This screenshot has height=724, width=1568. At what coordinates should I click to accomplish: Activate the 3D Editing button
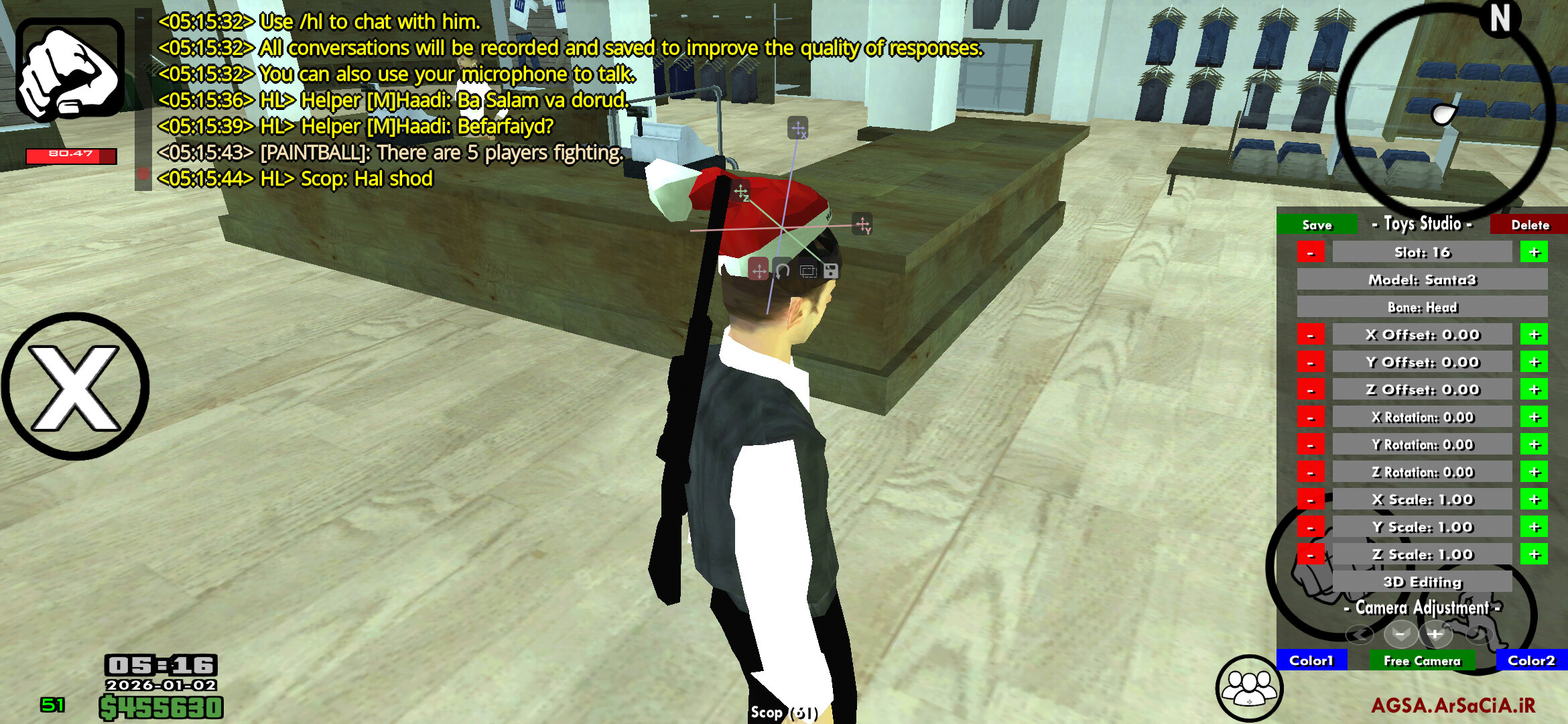[1422, 582]
